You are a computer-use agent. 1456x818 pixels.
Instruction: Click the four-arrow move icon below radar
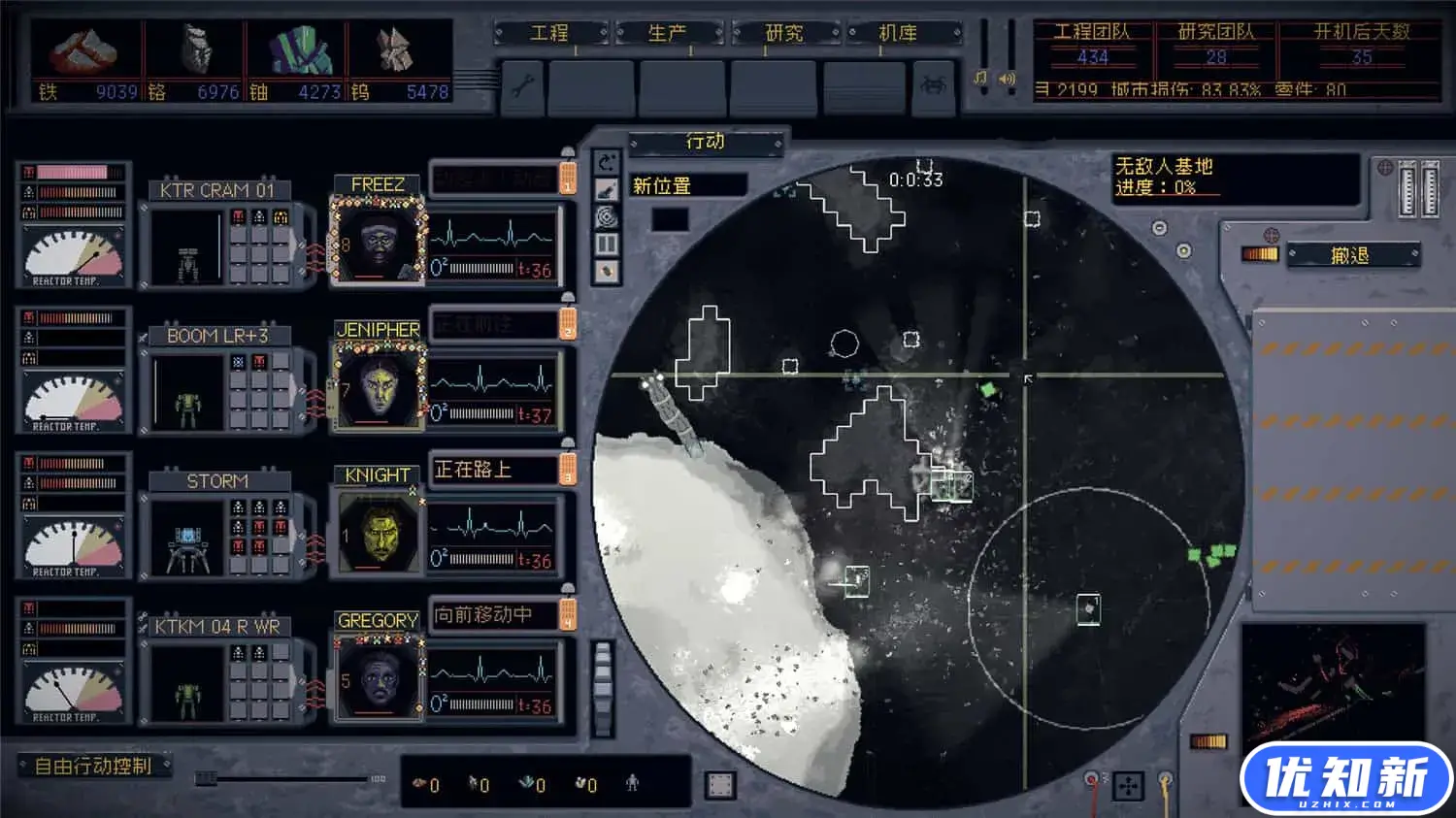(x=1128, y=785)
